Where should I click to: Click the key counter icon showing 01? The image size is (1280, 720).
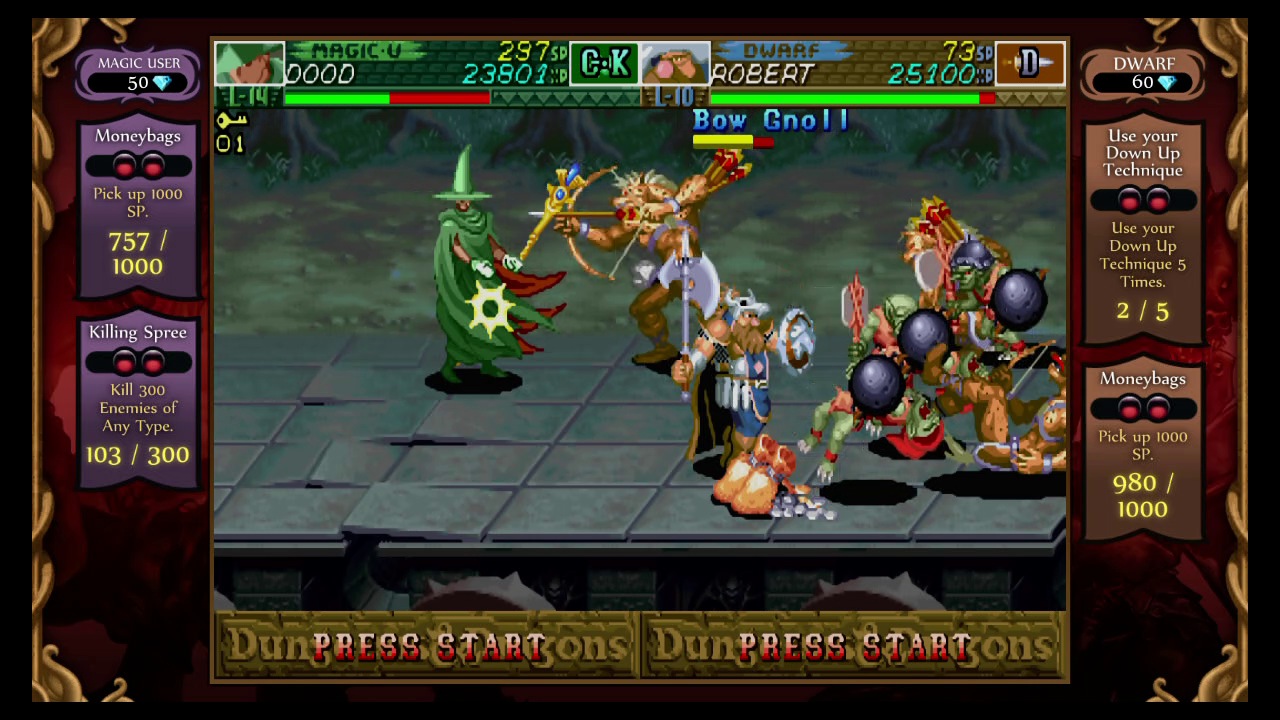(x=230, y=130)
